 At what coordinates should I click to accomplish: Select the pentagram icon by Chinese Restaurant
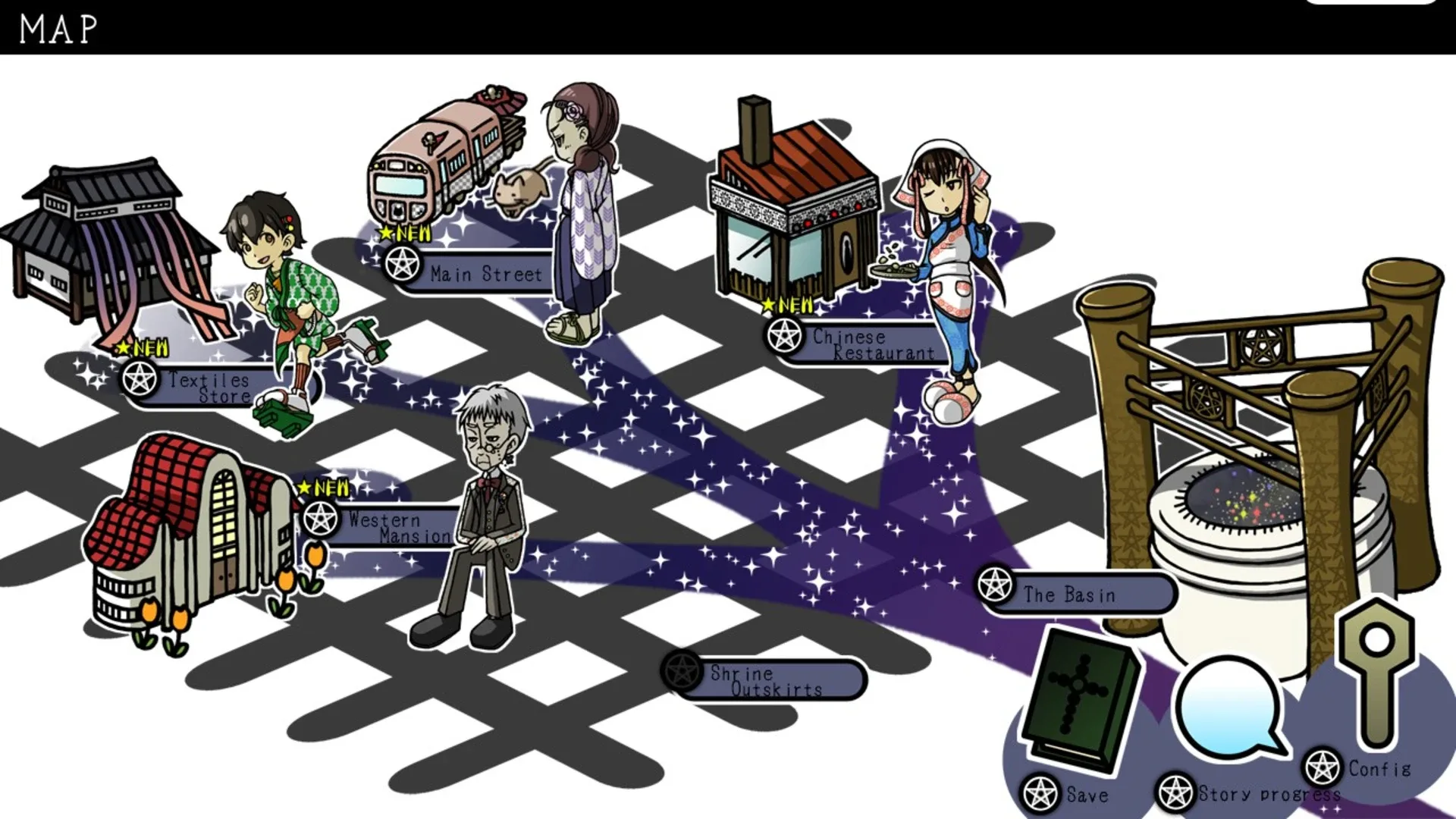pyautogui.click(x=784, y=337)
